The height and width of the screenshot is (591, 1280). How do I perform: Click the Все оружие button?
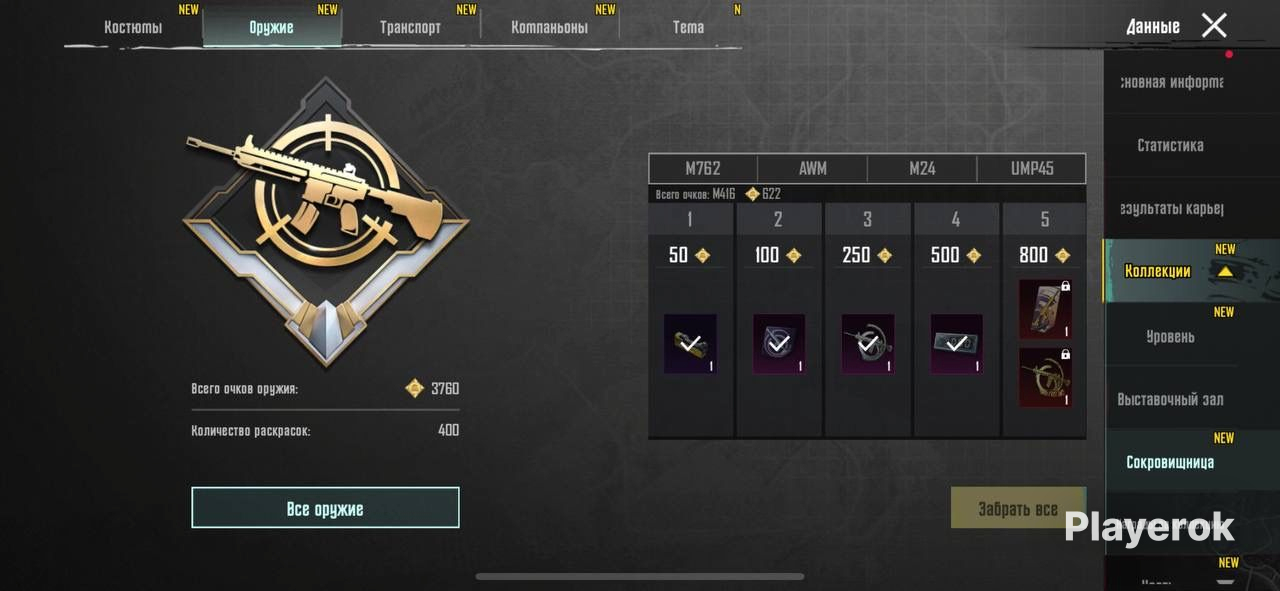tap(325, 508)
